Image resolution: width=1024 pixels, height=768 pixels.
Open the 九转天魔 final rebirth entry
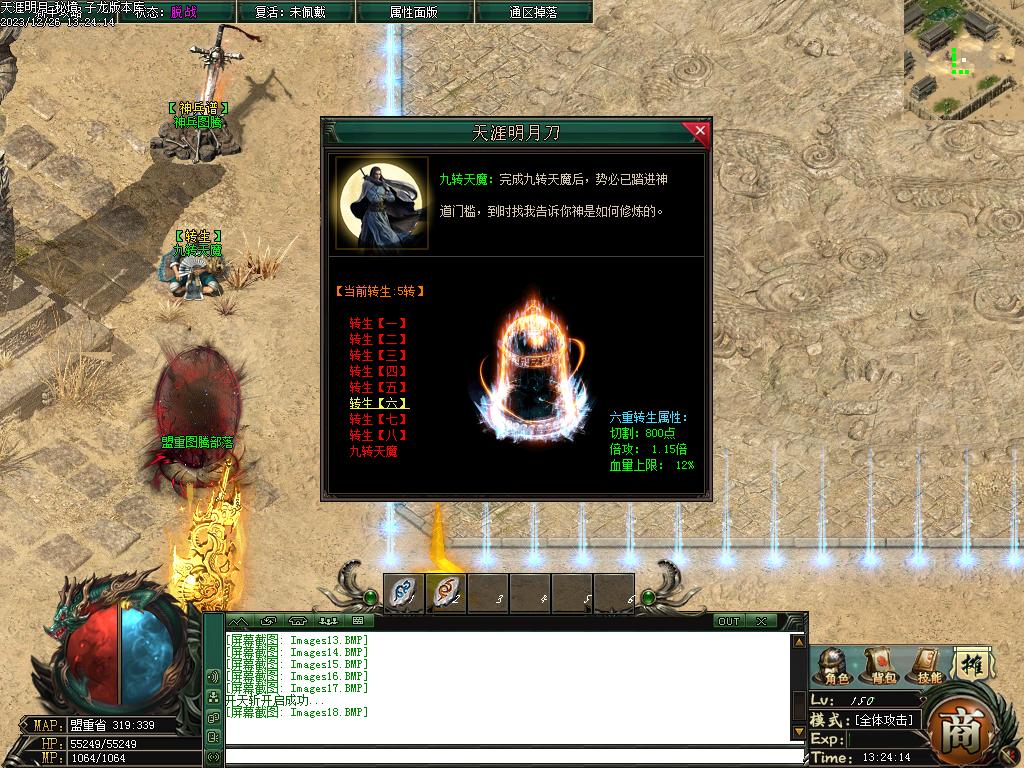coord(374,451)
